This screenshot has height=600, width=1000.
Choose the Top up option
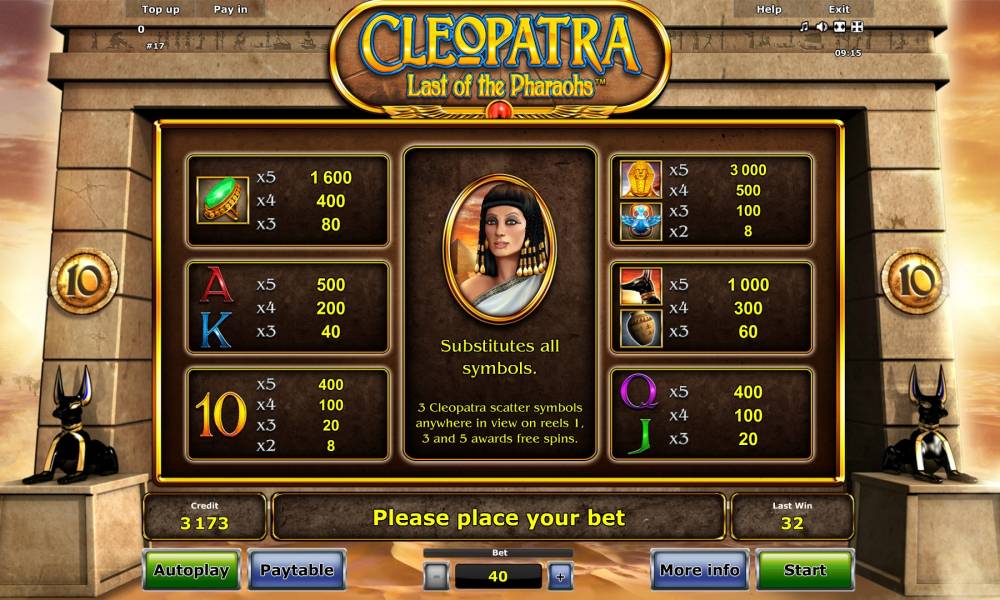[161, 10]
